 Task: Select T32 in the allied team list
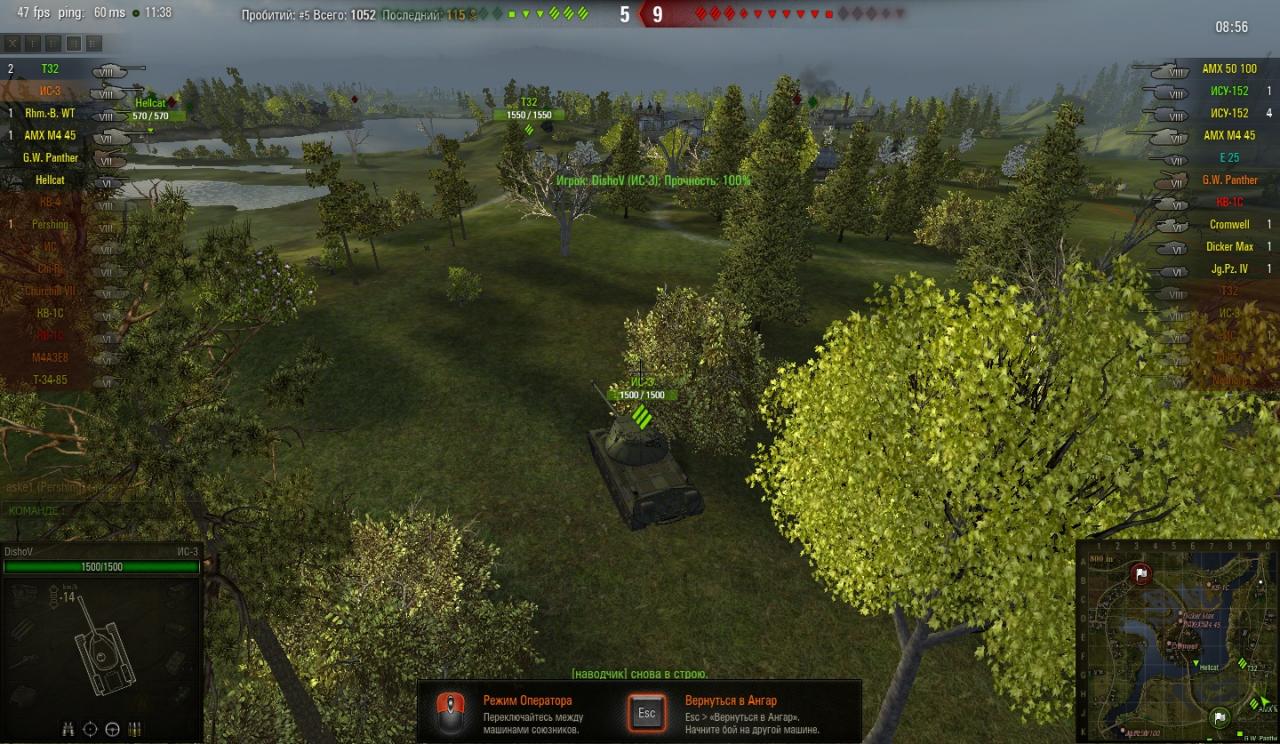pos(50,69)
